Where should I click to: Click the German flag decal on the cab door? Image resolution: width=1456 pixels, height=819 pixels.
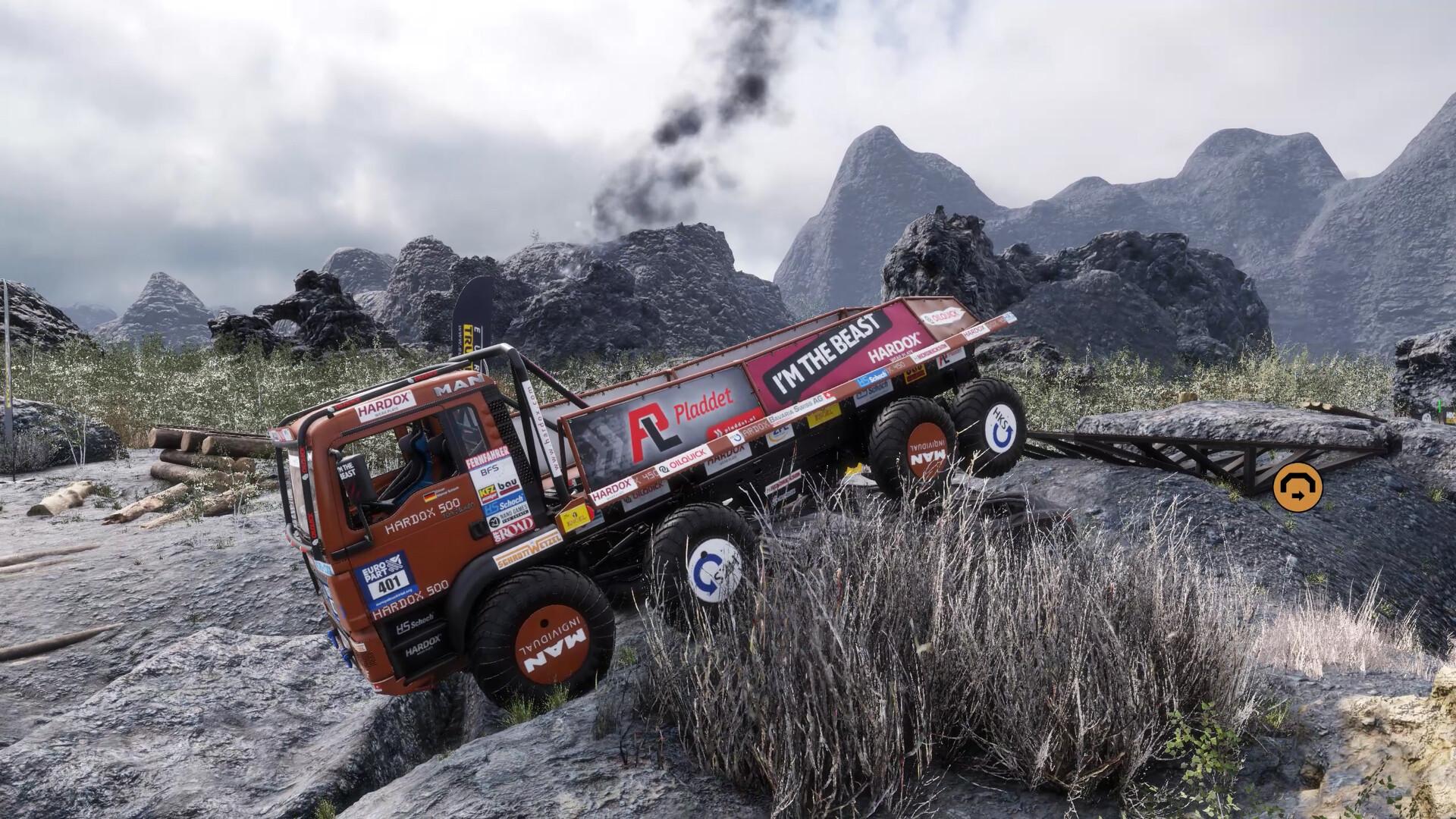(x=430, y=497)
